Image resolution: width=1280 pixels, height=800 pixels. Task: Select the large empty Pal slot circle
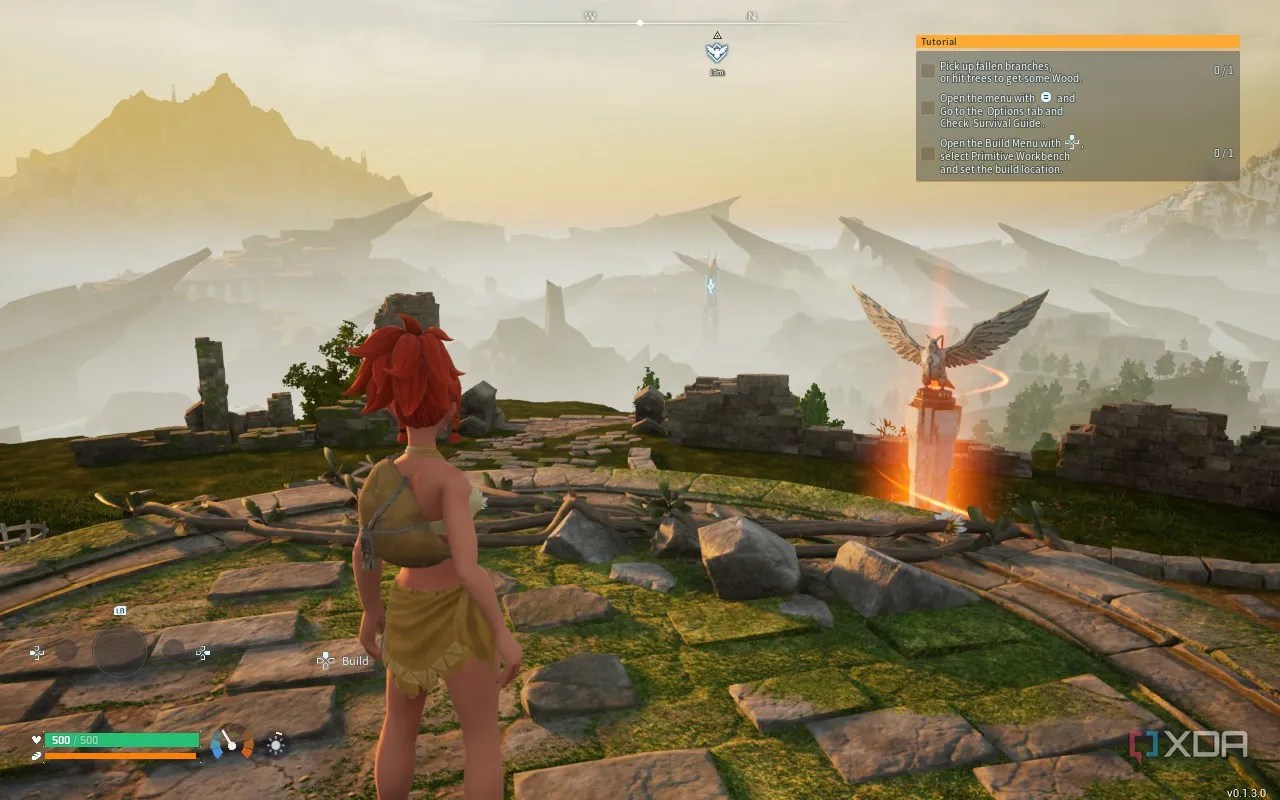[120, 651]
